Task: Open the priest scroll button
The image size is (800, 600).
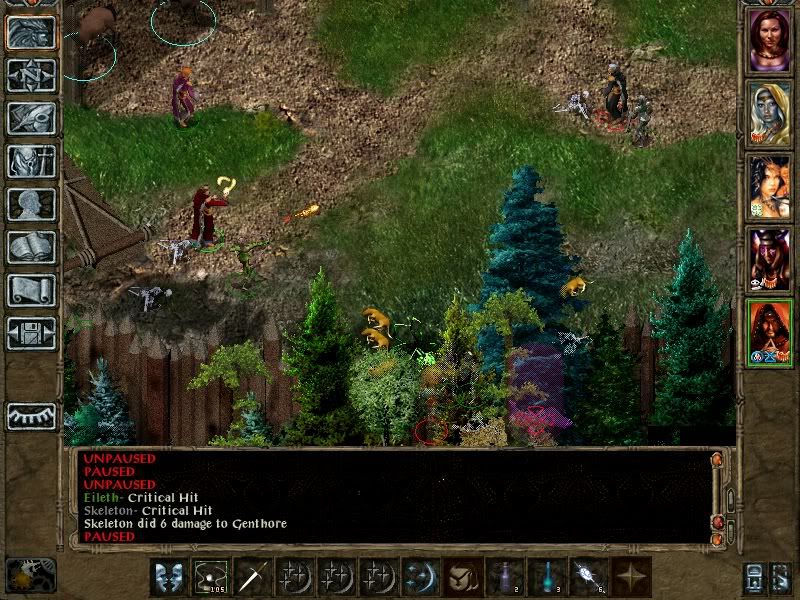Action: click(31, 290)
